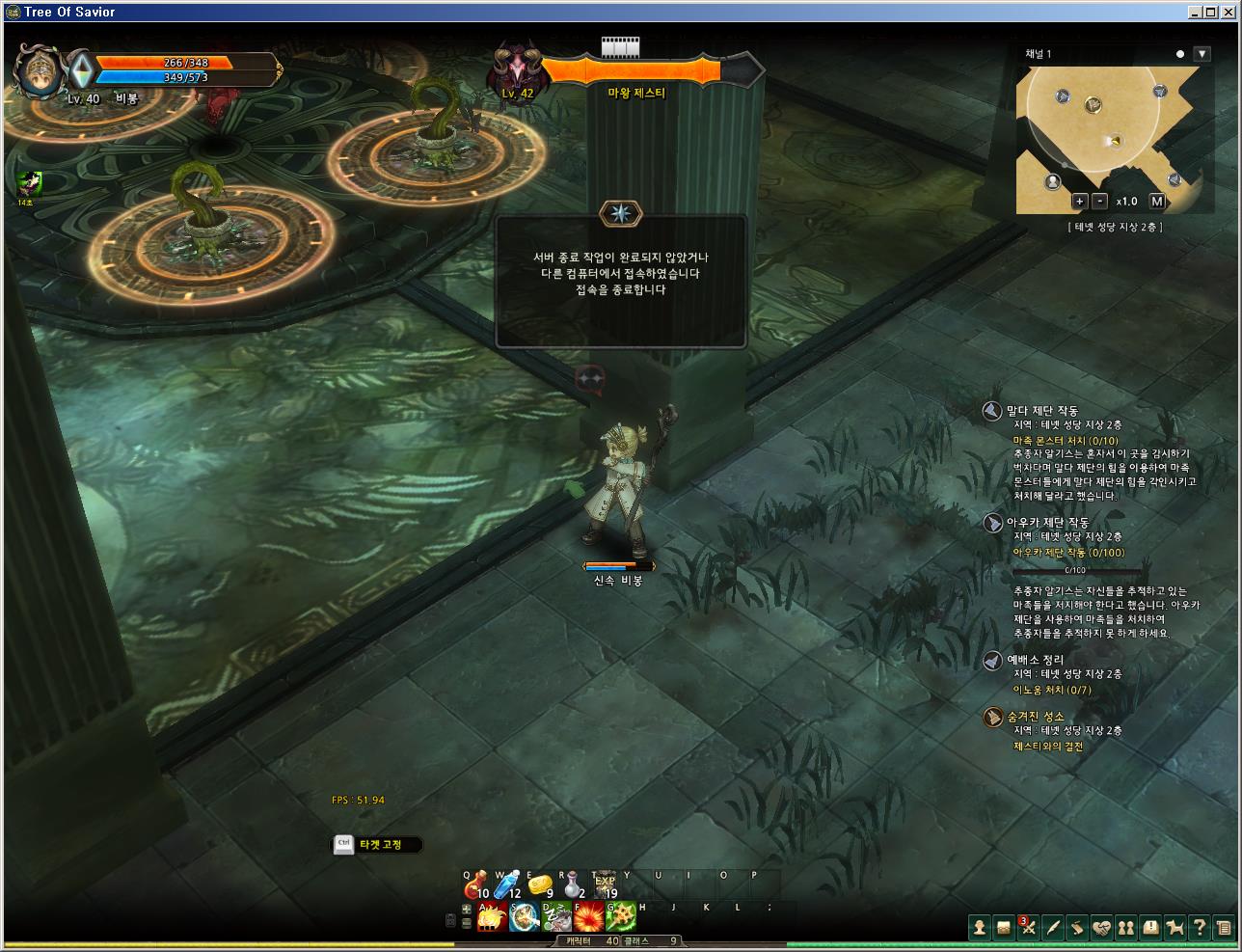Activate the EXP tome in slot T
Viewport: 1242px width, 952px height.
click(x=605, y=884)
